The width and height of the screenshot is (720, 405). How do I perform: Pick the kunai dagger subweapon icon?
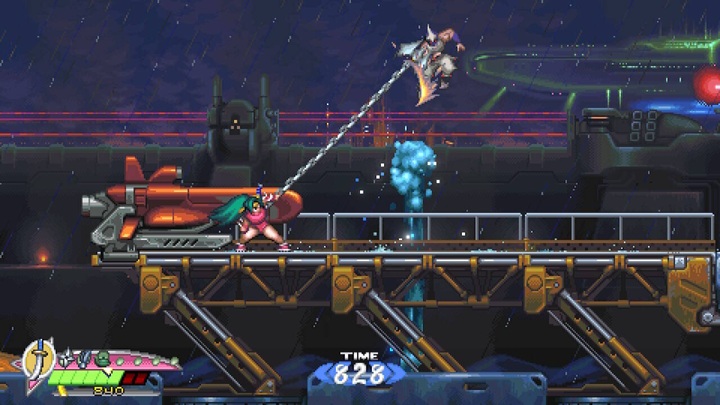point(83,358)
